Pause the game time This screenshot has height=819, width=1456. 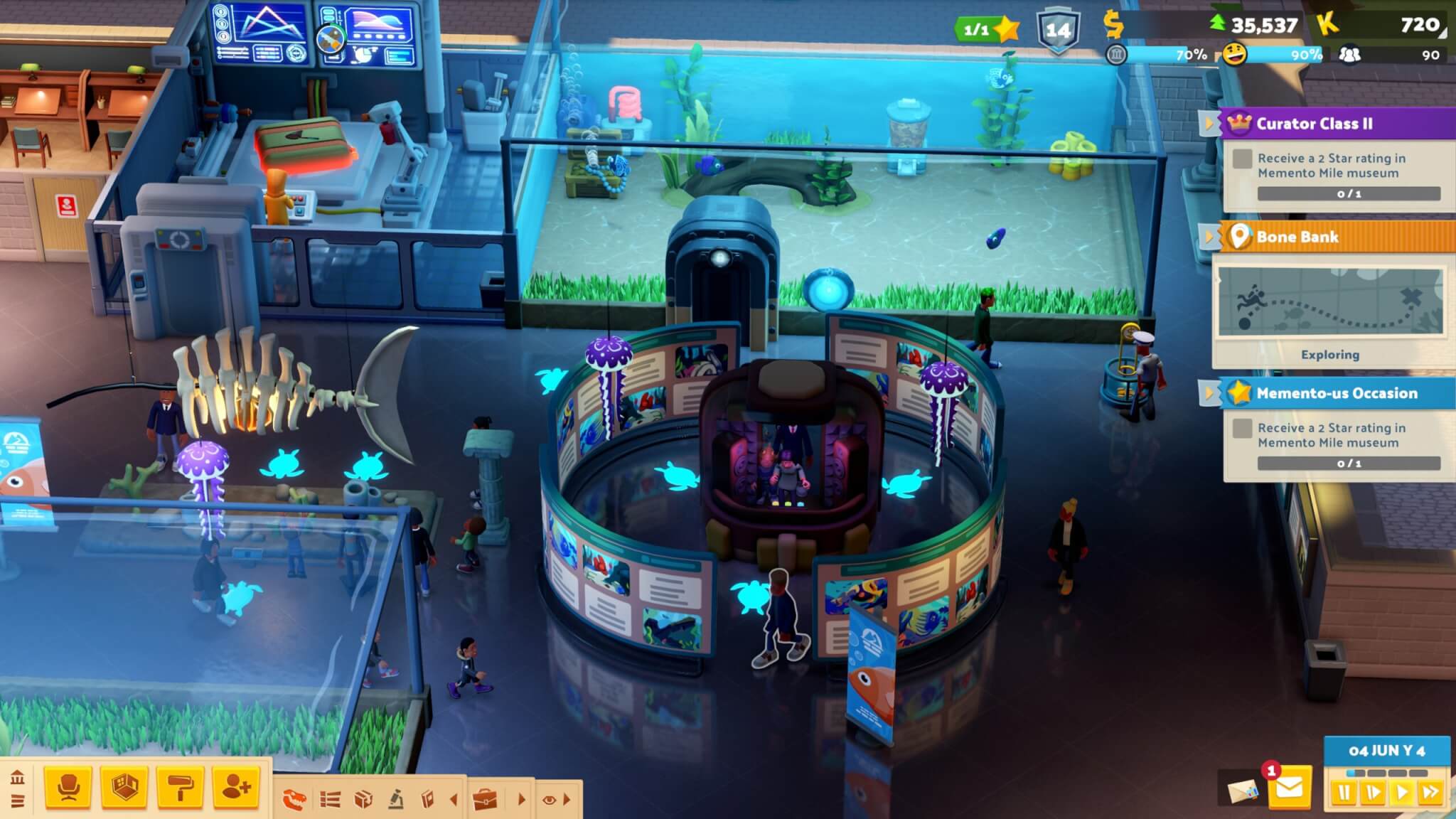click(x=1344, y=792)
